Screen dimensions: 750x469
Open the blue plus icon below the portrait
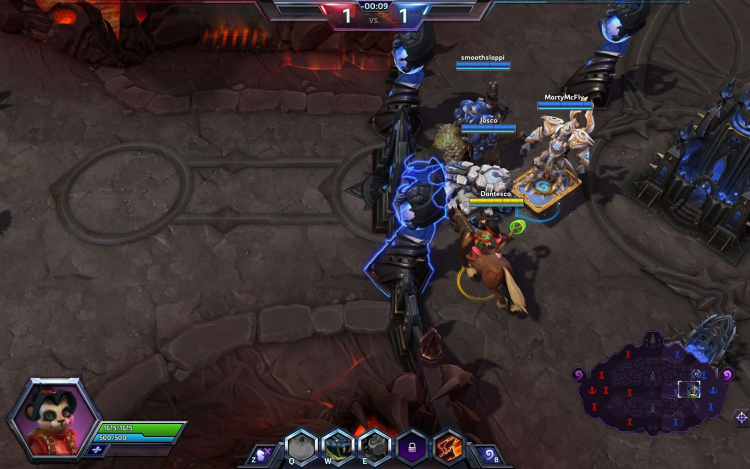(x=96, y=450)
